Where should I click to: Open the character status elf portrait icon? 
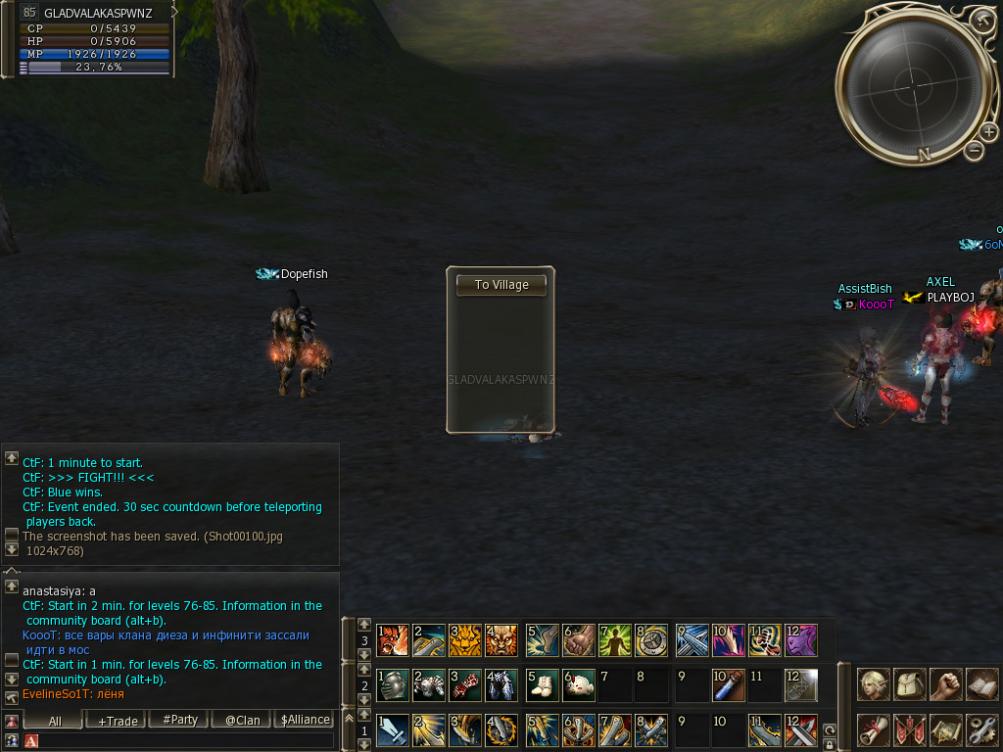(874, 685)
